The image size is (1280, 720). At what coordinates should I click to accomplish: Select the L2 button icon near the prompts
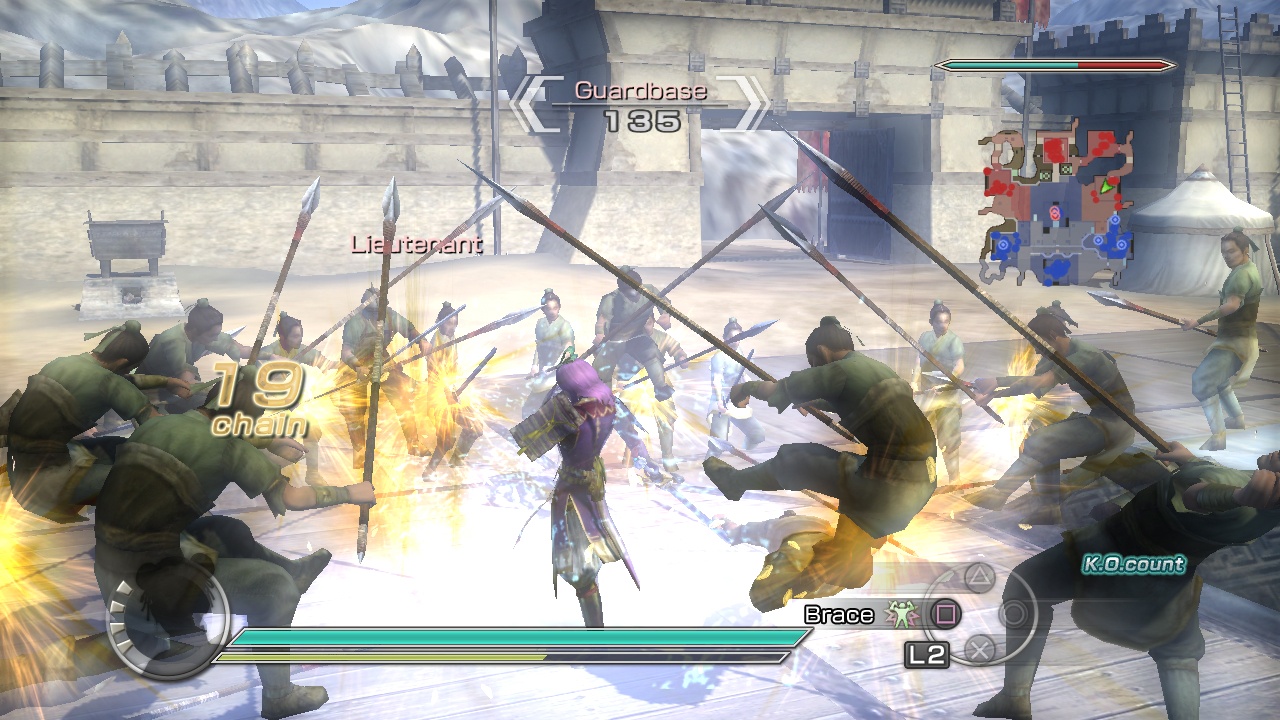927,653
